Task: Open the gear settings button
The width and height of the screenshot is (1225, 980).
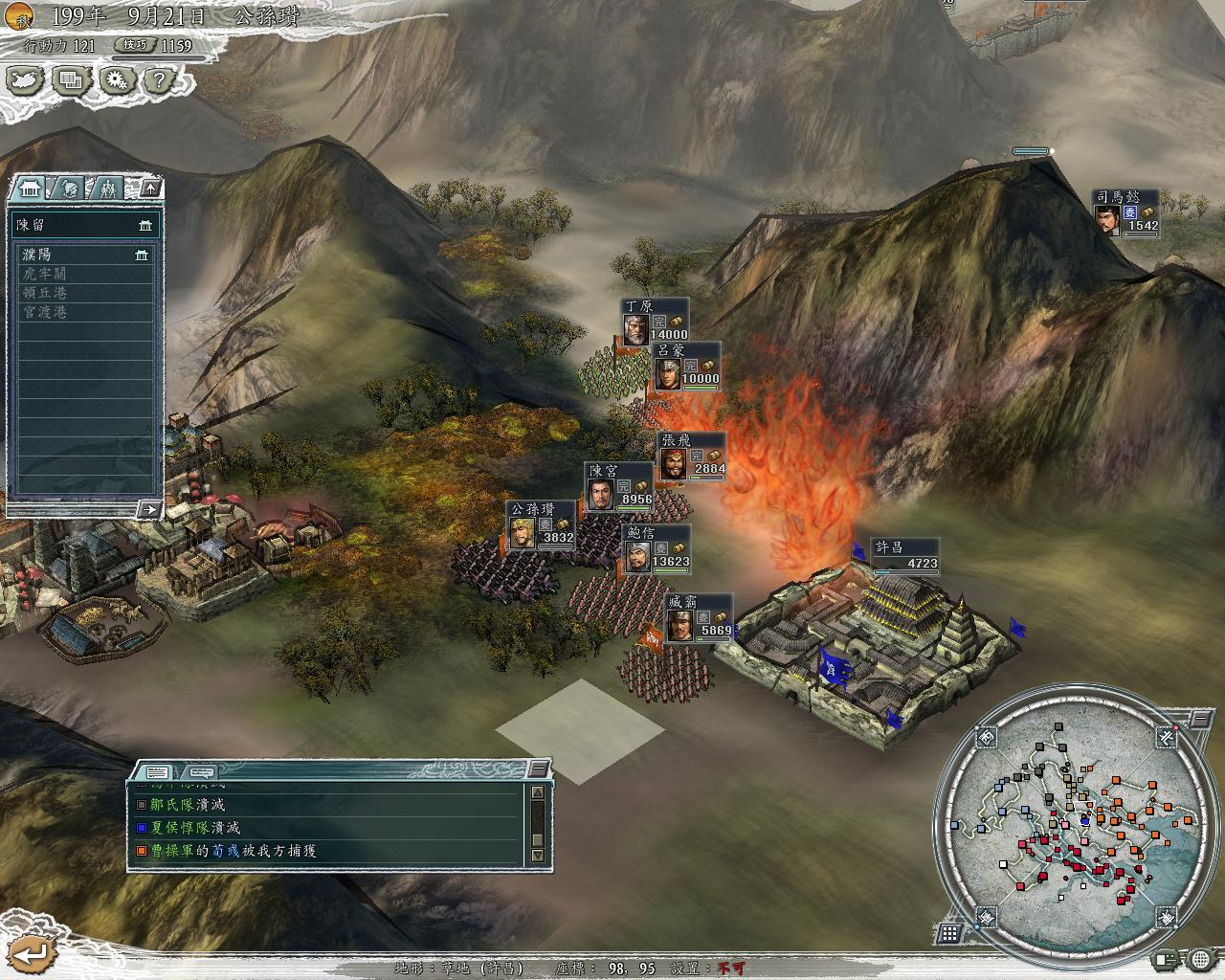Action: coord(117,80)
